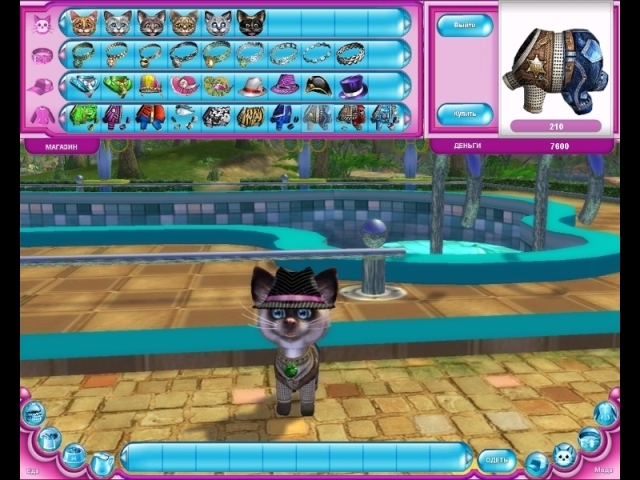This screenshot has width=640, height=480.
Task: Choose the purple fedora hat
Action: 285,86
